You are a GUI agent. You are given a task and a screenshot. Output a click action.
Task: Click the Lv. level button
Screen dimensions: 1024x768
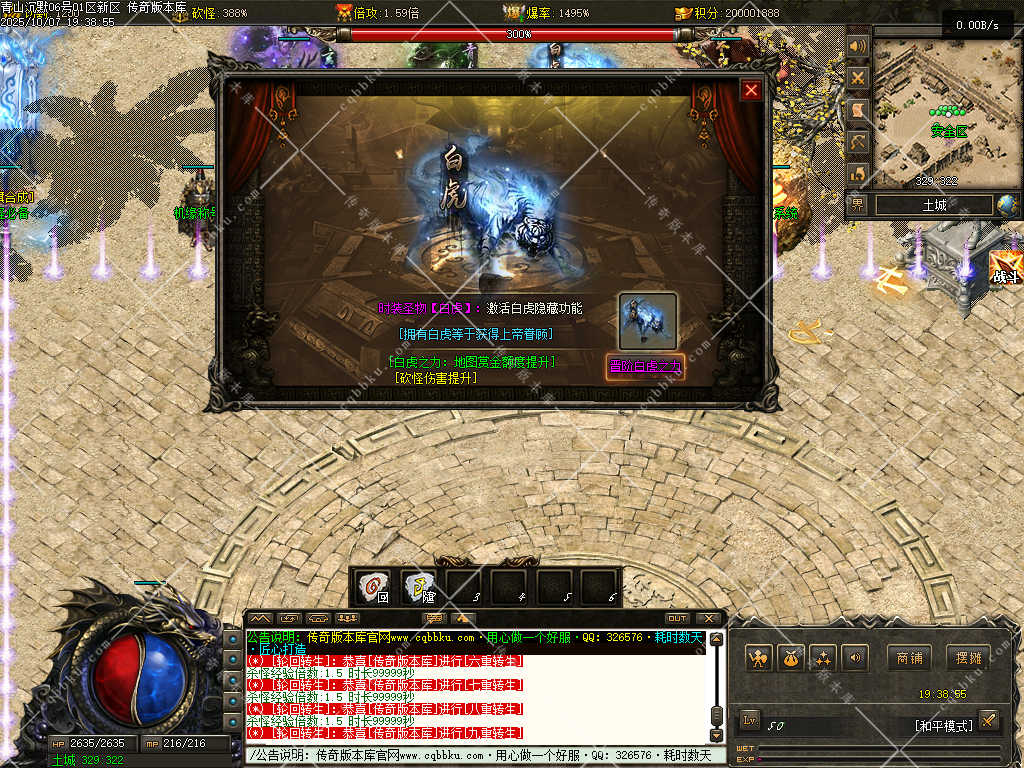[x=750, y=721]
